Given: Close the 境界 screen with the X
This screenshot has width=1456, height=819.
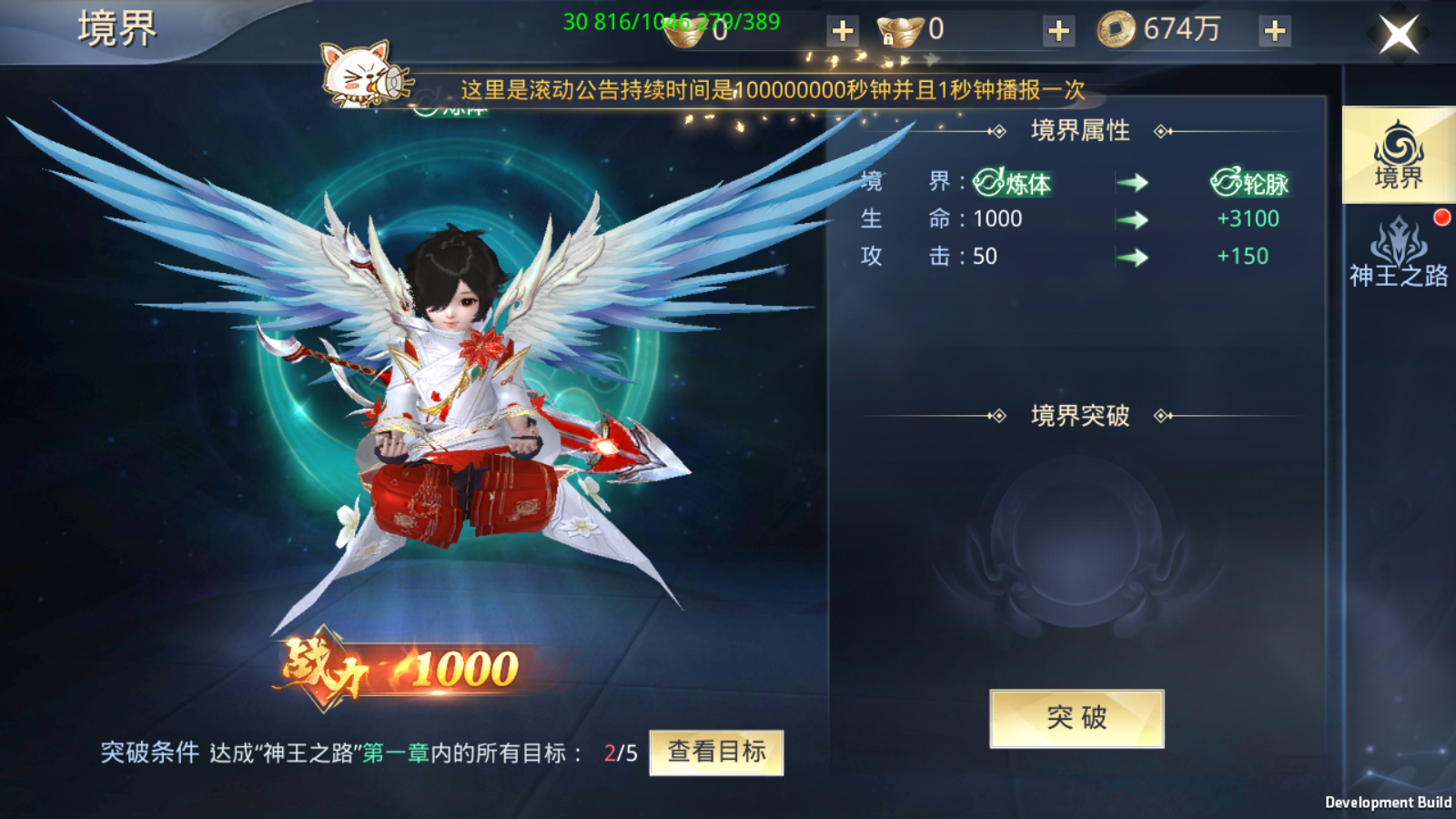Looking at the screenshot, I should coord(1399,35).
